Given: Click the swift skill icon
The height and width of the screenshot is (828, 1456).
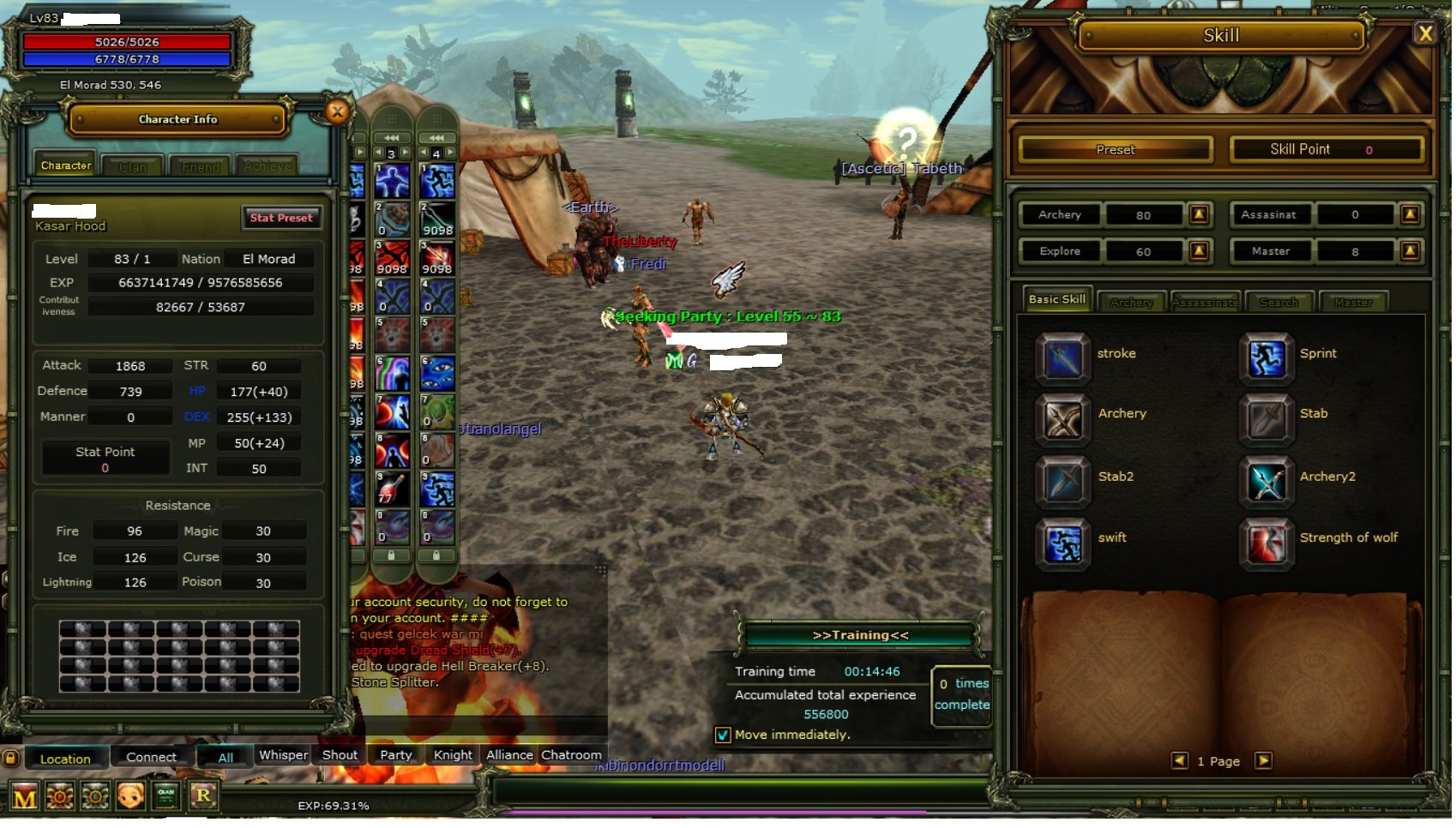Looking at the screenshot, I should coord(1062,543).
